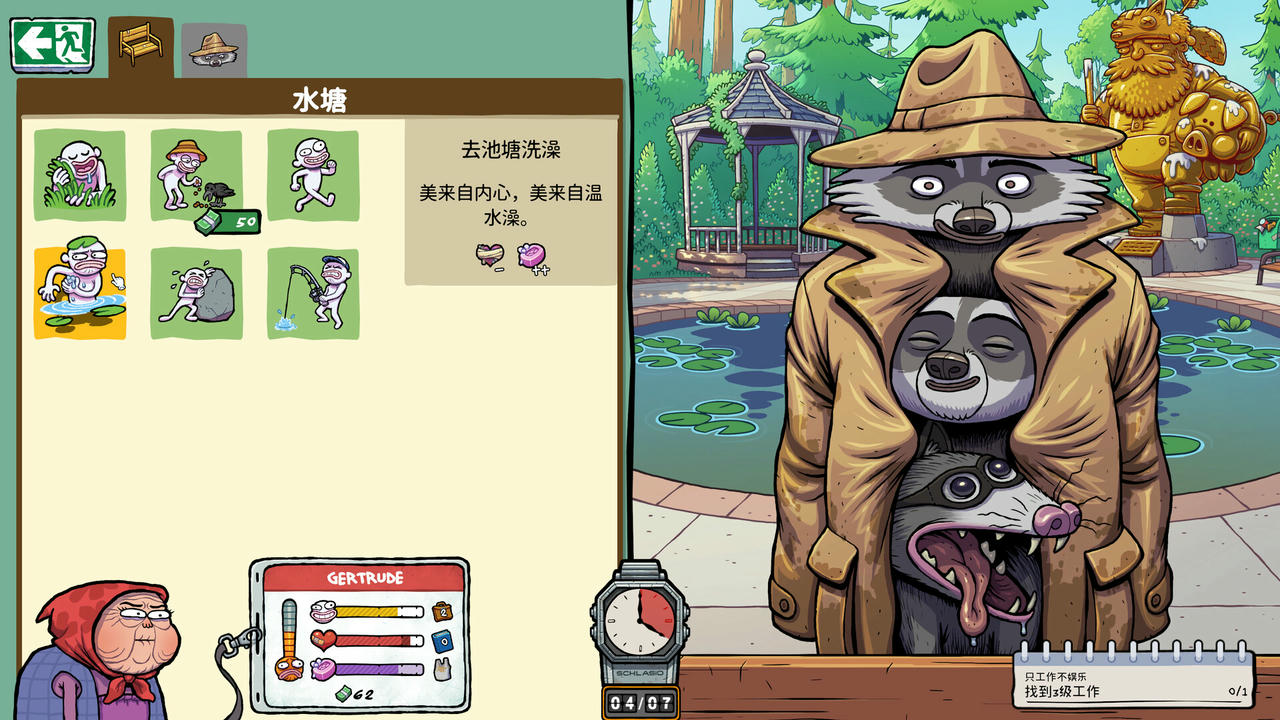Click the wristwatch showing 04/07
This screenshot has height=720, width=1280.
638,630
